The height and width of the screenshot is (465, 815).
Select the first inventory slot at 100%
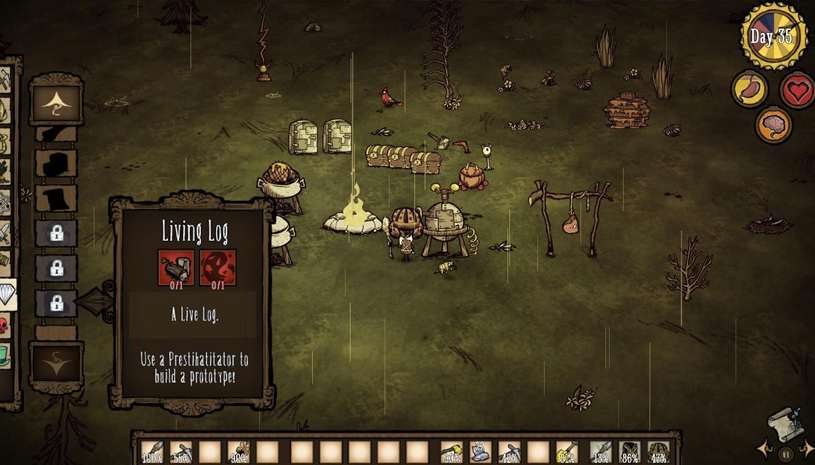[152, 452]
